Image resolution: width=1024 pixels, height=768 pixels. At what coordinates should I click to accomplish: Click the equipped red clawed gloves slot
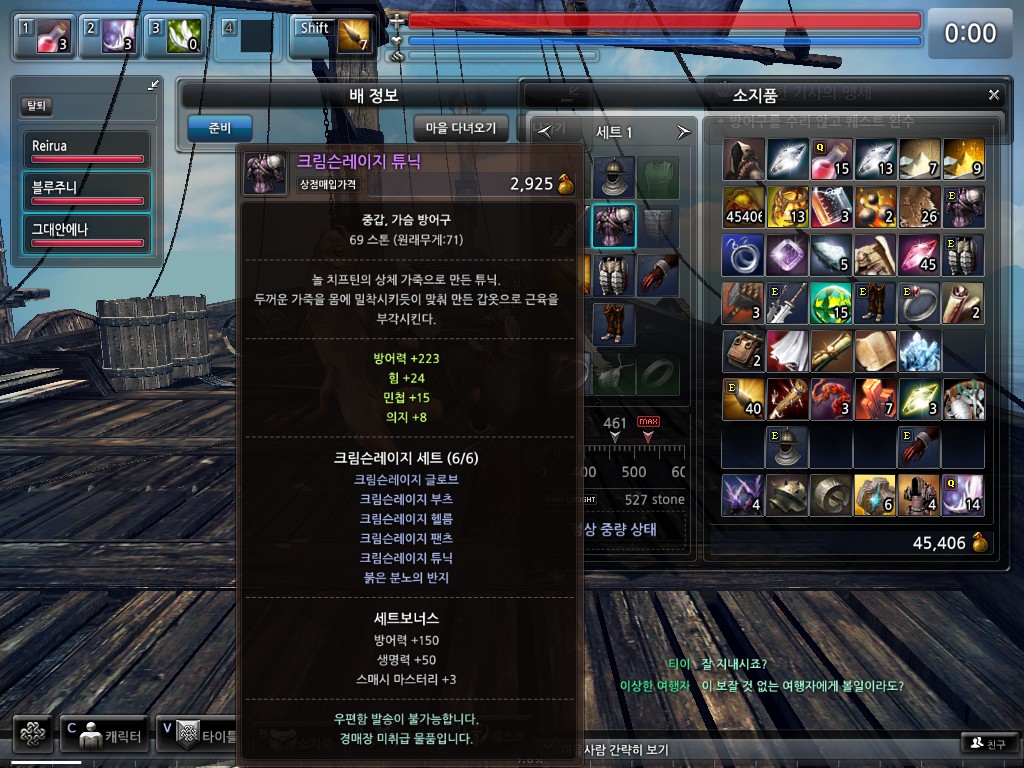point(657,275)
